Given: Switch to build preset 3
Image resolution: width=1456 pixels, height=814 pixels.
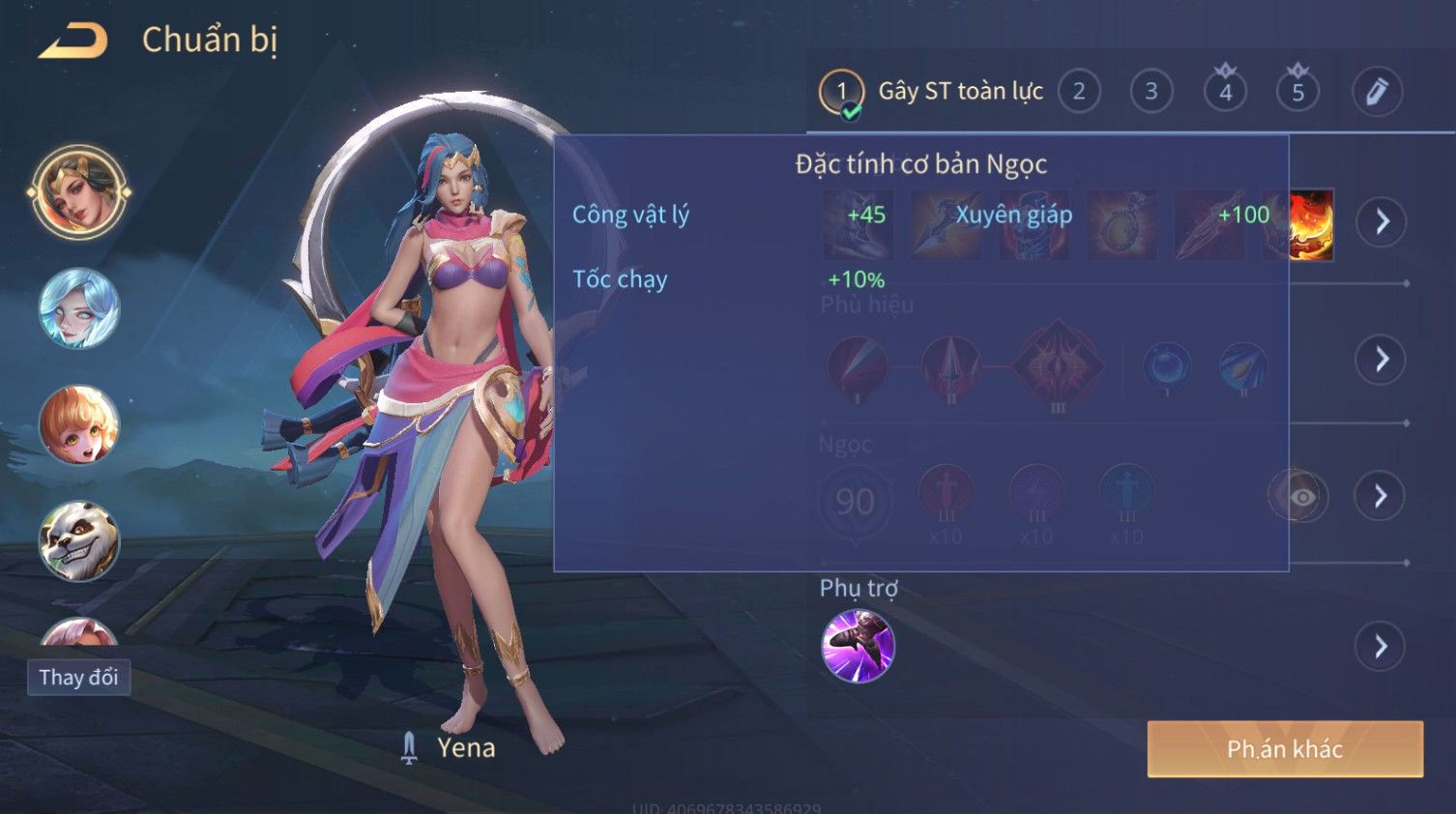Looking at the screenshot, I should (x=1151, y=92).
